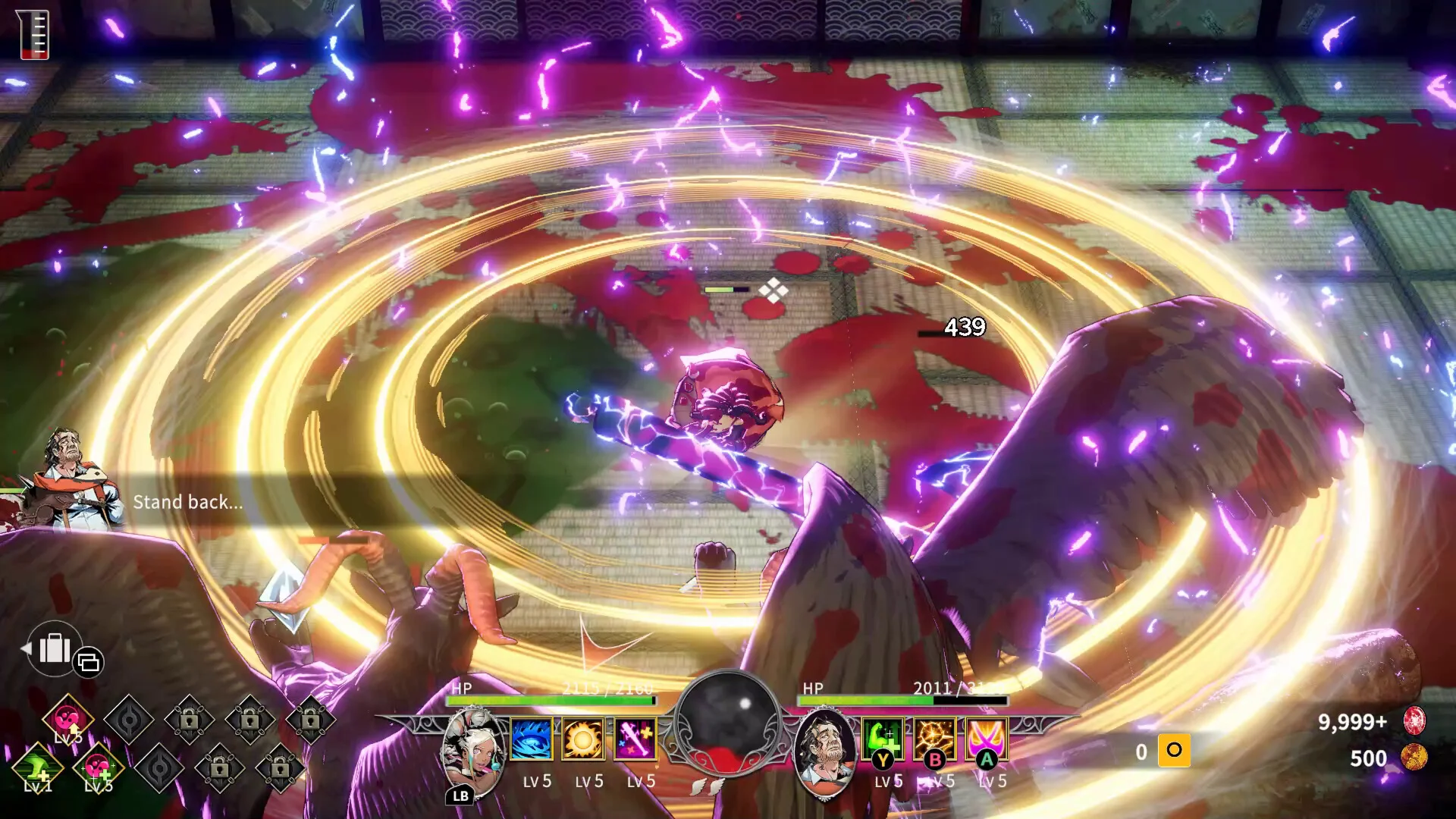Click the orange coin currency icon

click(1414, 758)
